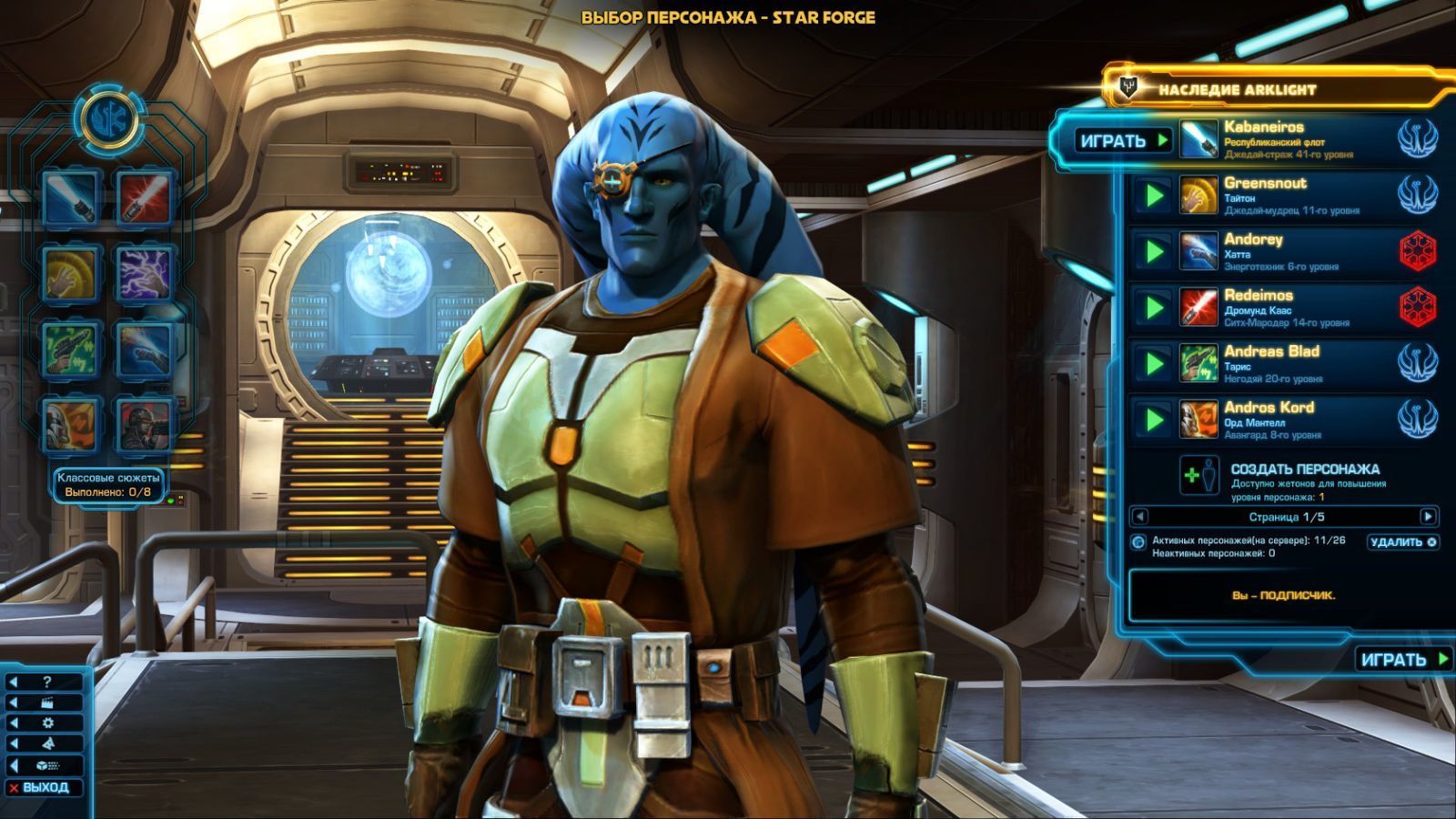Select Andreas Blad from the list
Image resolution: width=1456 pixels, height=819 pixels.
click(1290, 363)
